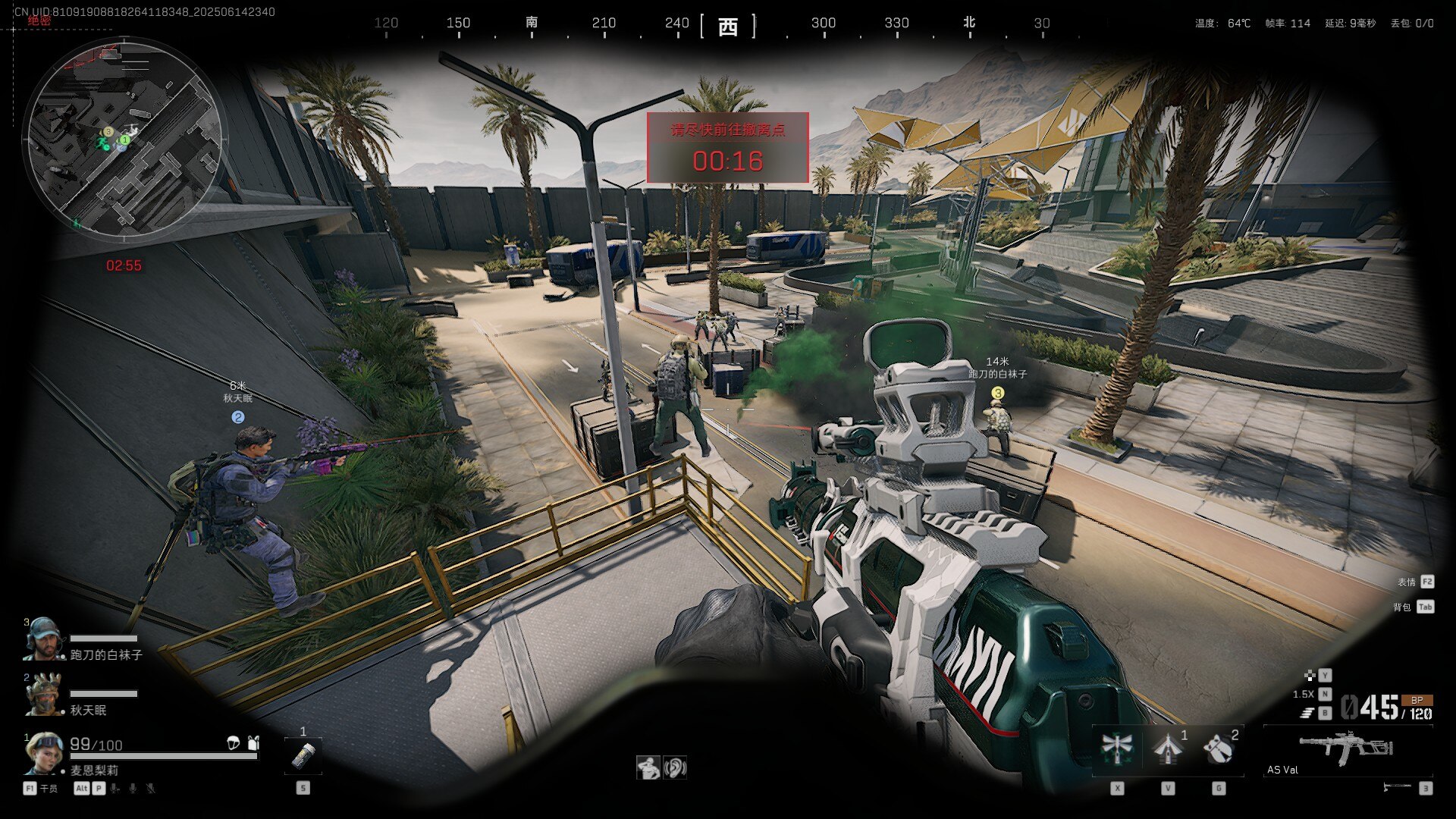The height and width of the screenshot is (819, 1456).
Task: Click the backpack status icon beside health
Action: (254, 743)
